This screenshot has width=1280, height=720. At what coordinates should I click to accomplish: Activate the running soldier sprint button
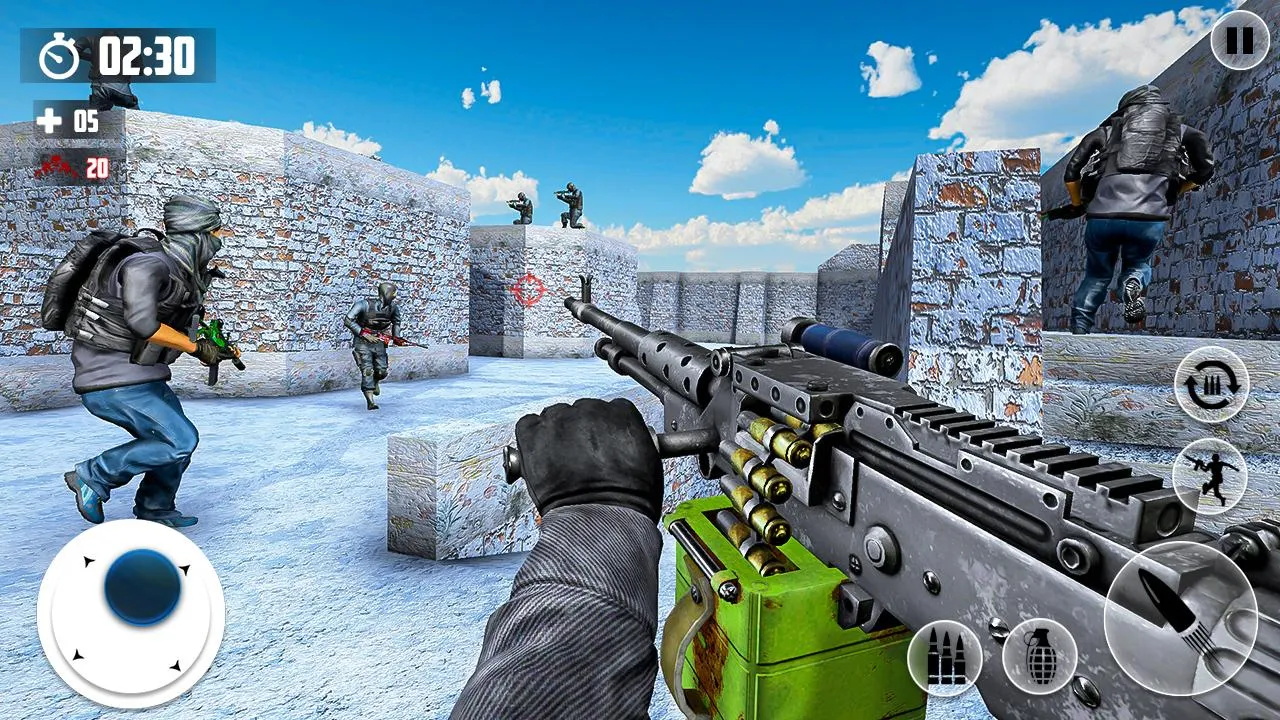pos(1209,476)
